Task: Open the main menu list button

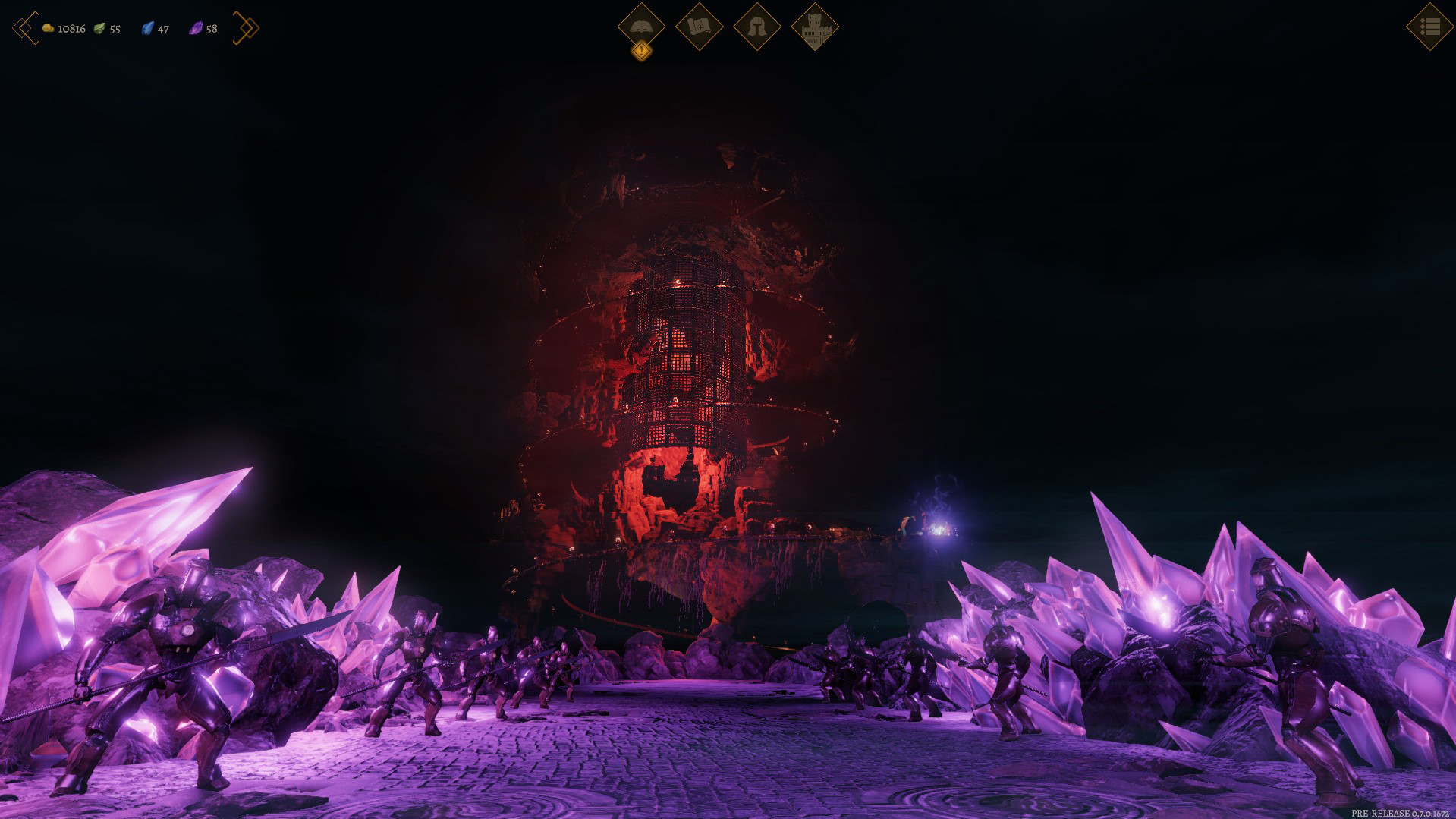Action: (1429, 27)
